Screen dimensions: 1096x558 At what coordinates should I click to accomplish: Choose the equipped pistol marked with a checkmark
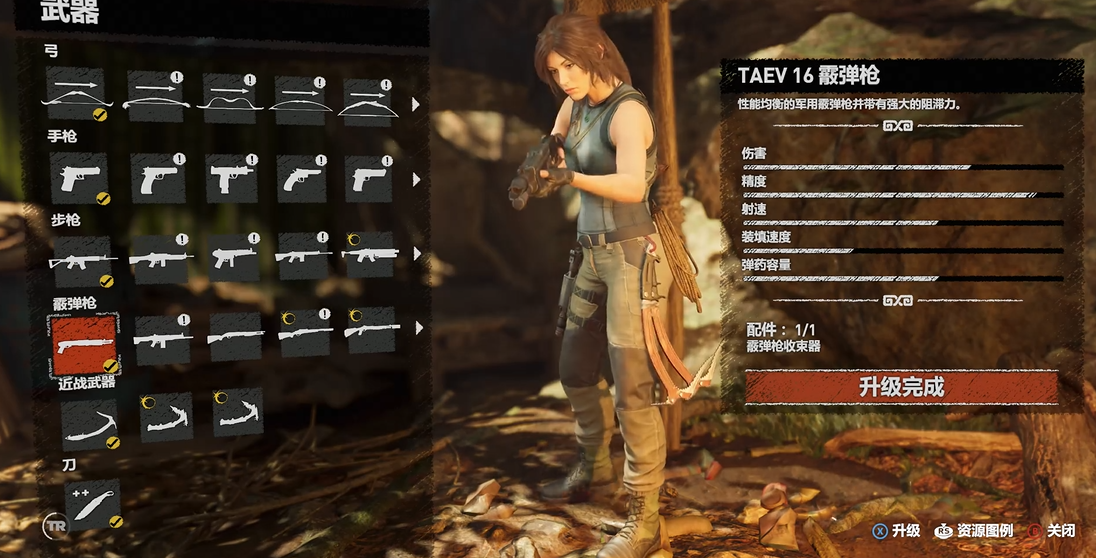coord(78,178)
